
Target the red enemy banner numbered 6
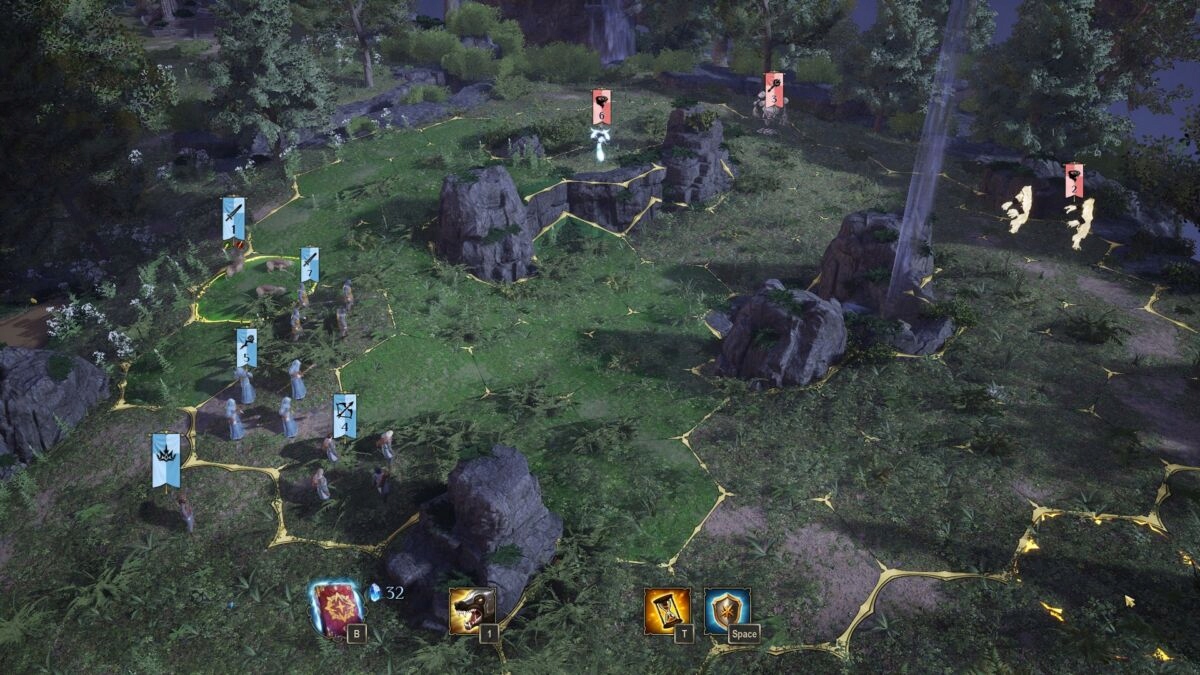[601, 107]
